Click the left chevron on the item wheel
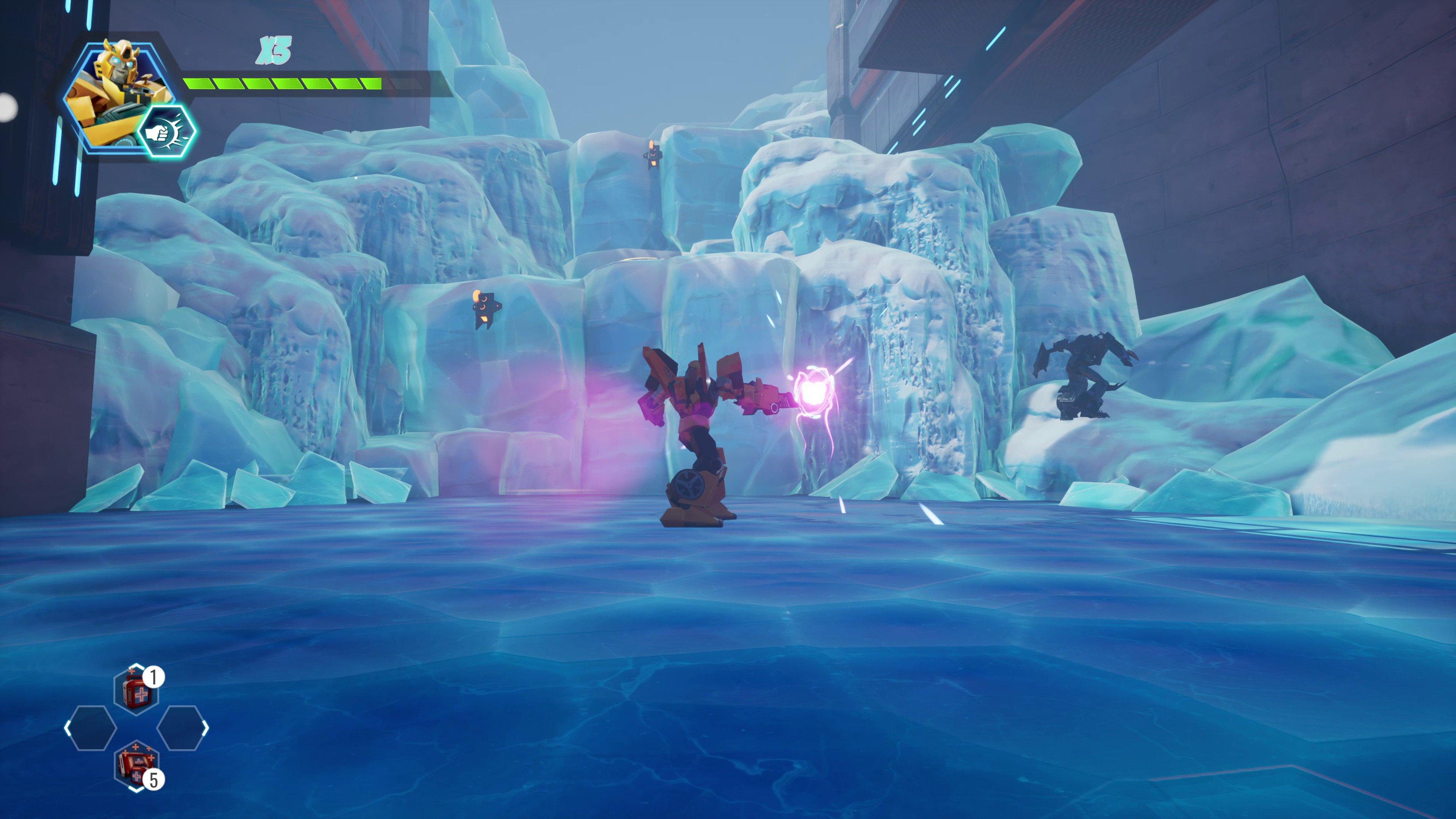Viewport: 1456px width, 819px height. click(68, 728)
